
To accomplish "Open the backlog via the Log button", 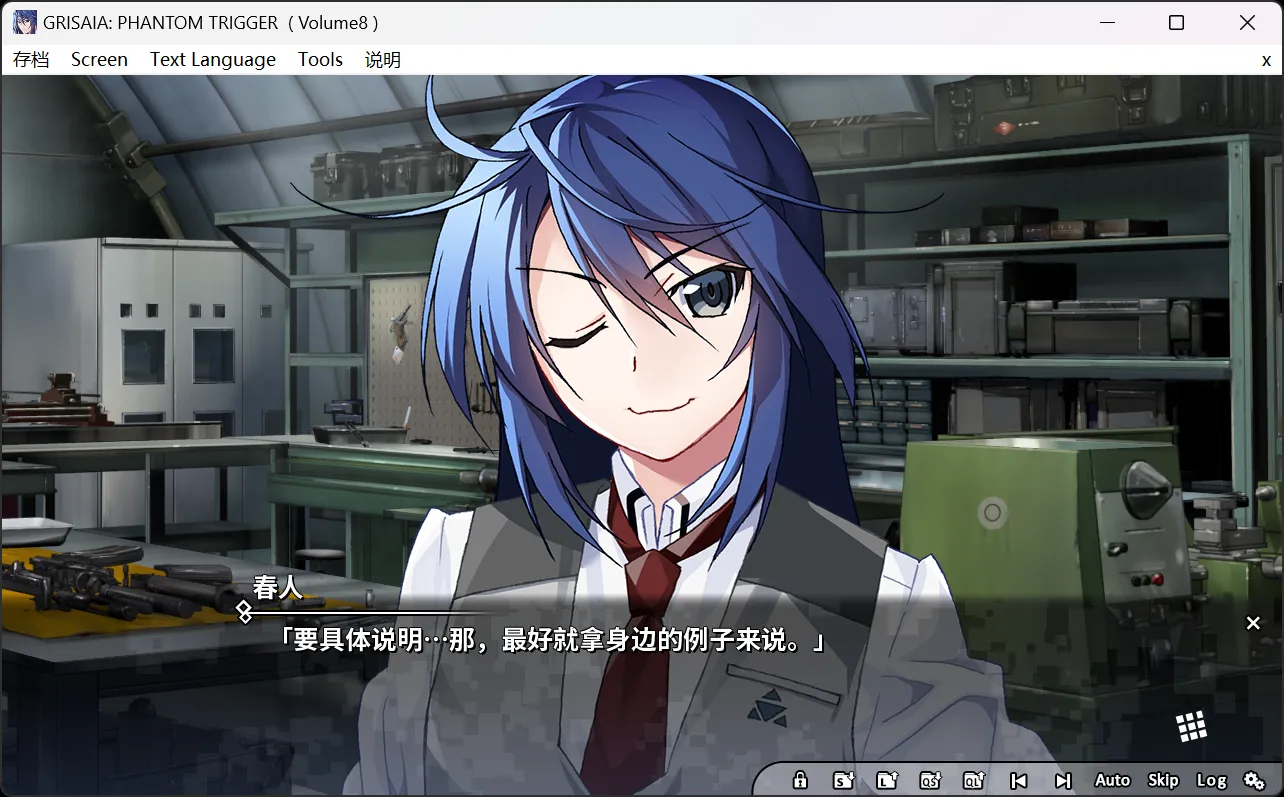I will click(x=1213, y=780).
